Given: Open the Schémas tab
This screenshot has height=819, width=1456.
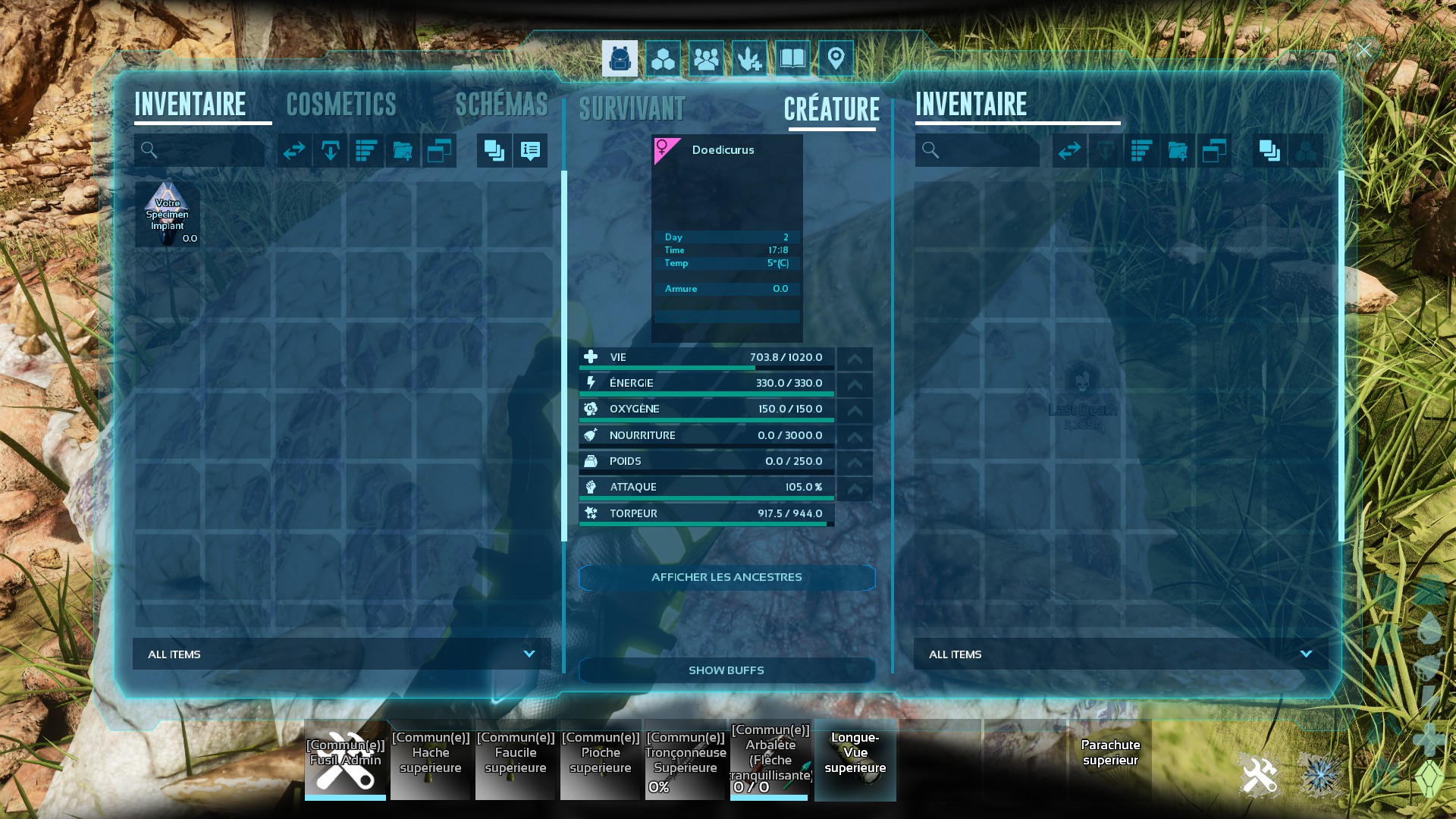Looking at the screenshot, I should coord(501,105).
